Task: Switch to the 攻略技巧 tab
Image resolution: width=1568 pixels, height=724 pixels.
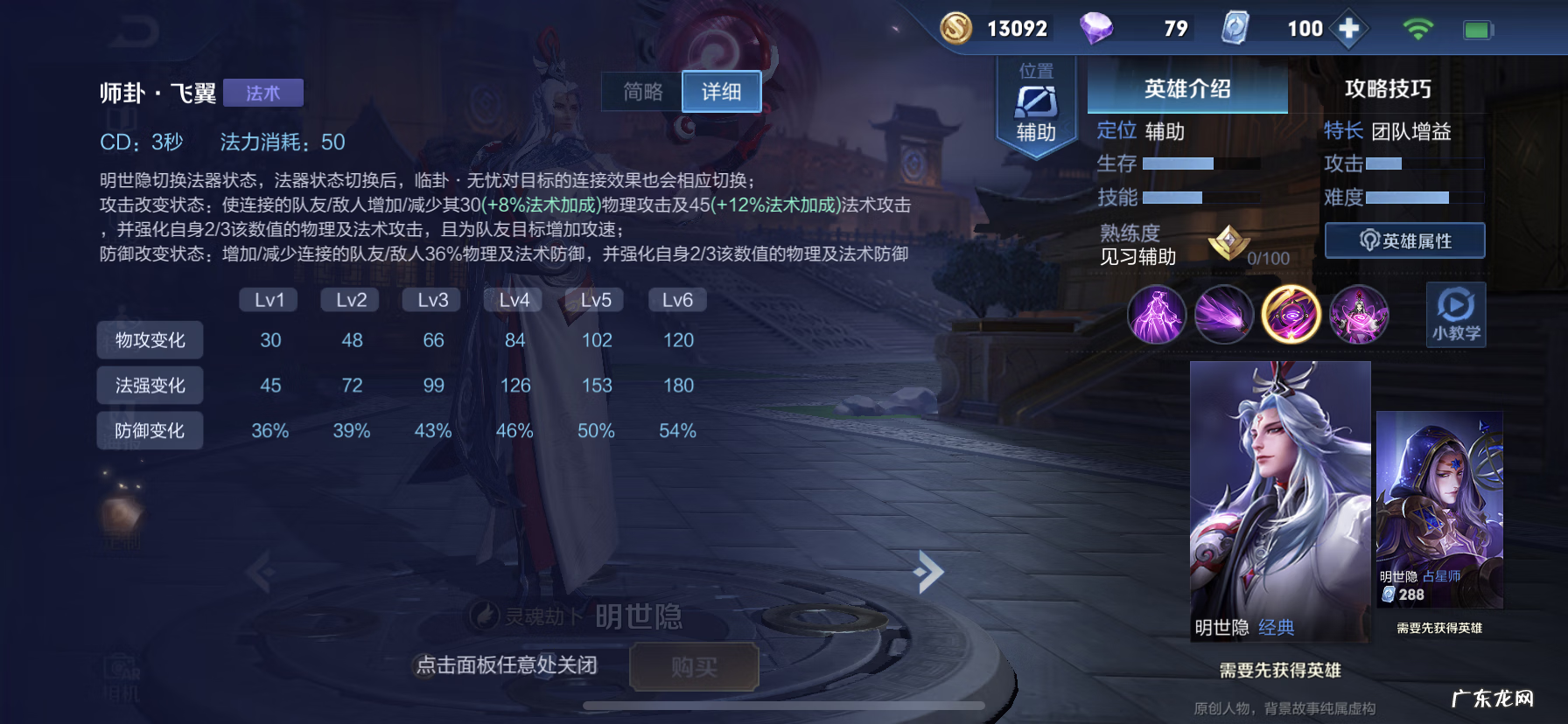Action: [x=1388, y=88]
